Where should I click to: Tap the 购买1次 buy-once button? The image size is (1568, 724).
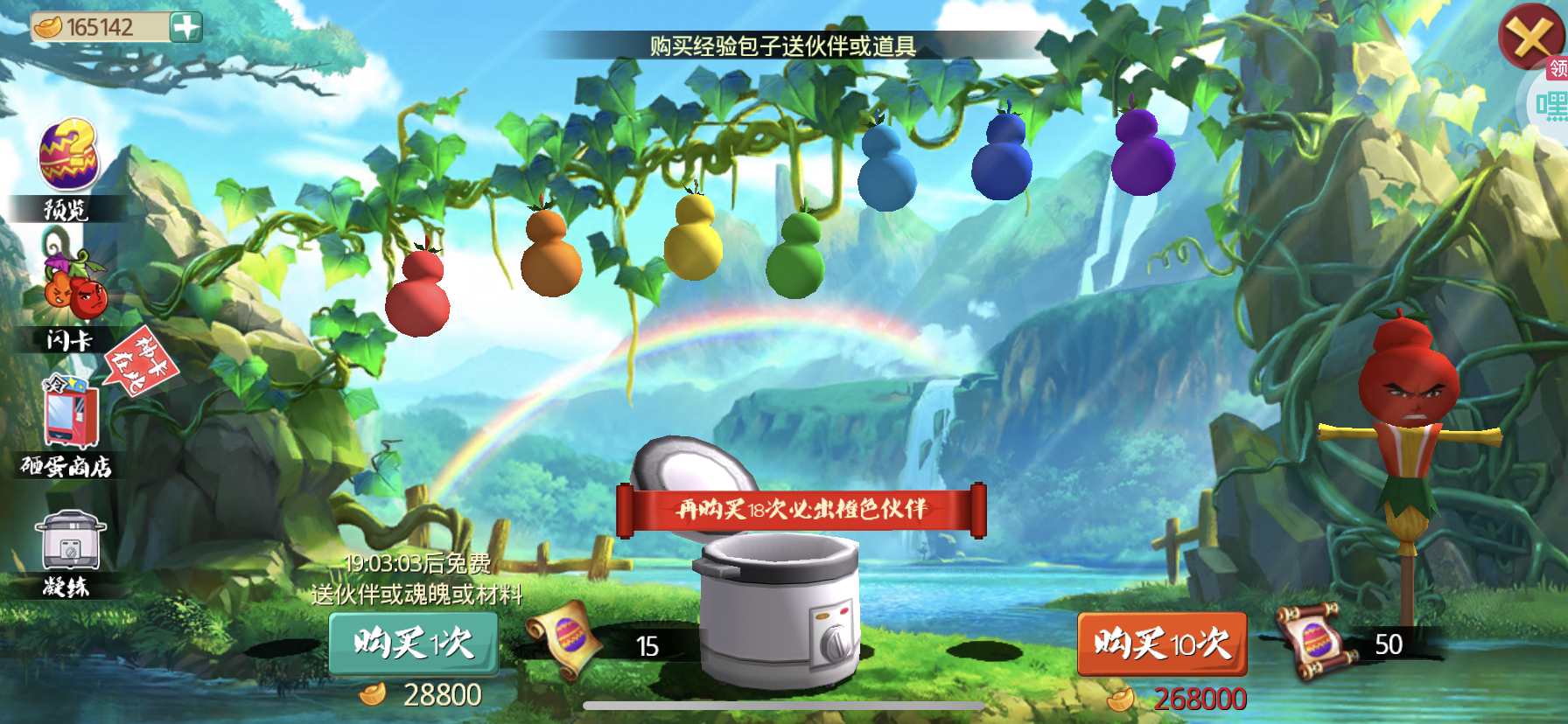414,644
